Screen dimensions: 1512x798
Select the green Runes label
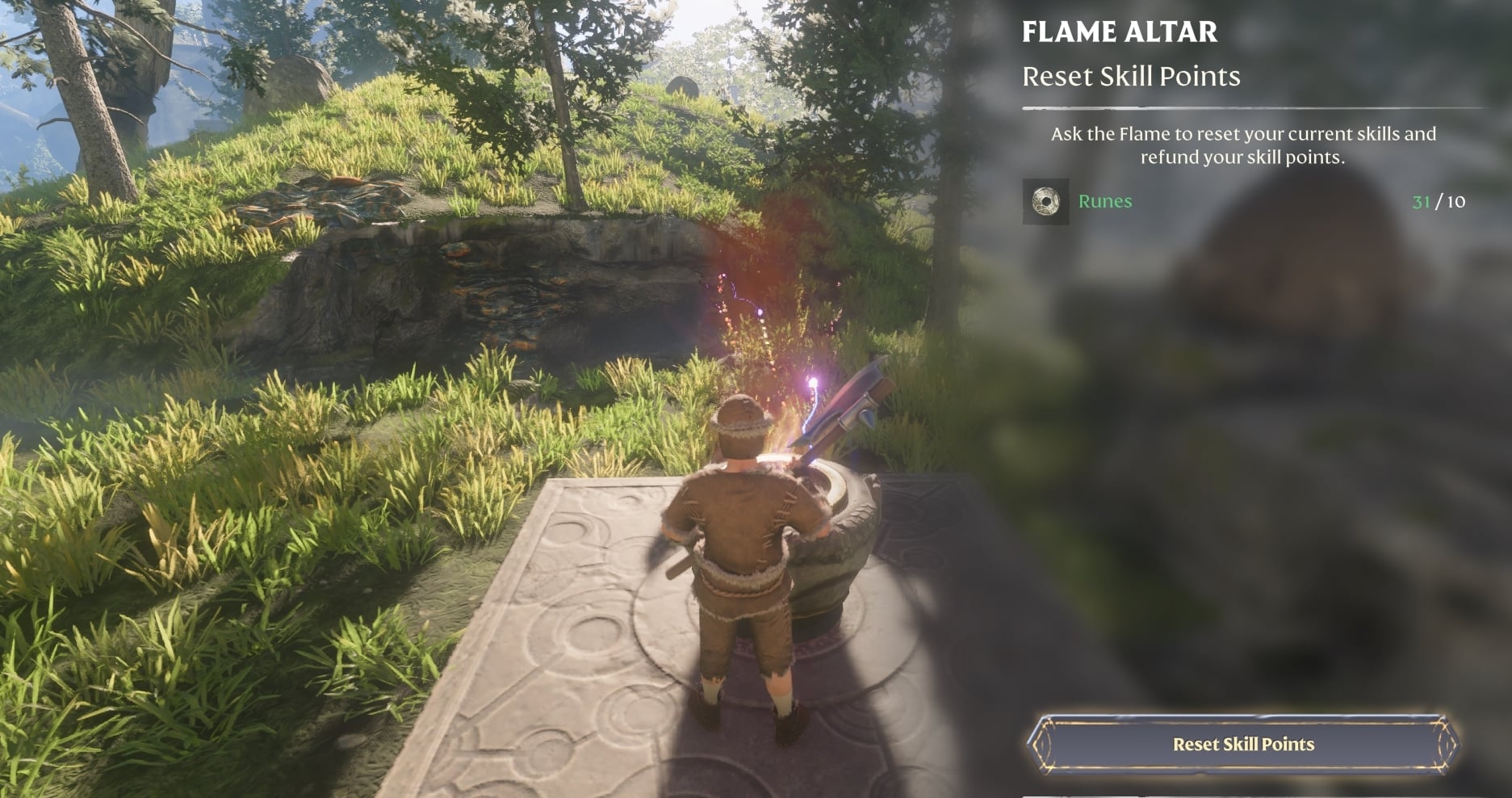(1105, 202)
